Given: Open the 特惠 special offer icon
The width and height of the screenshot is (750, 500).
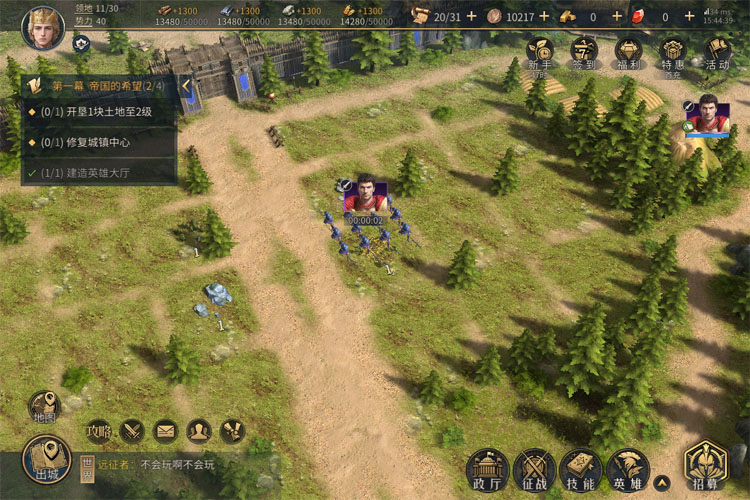Looking at the screenshot, I should click(x=673, y=53).
